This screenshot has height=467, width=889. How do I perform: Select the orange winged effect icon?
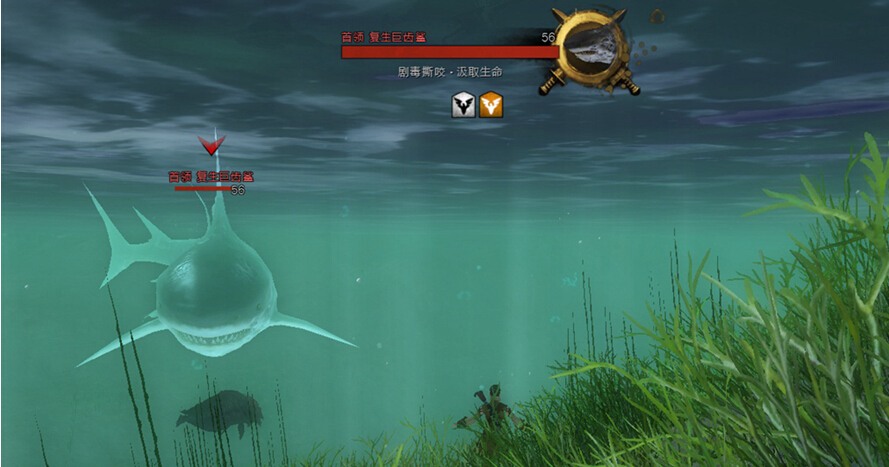coord(490,105)
